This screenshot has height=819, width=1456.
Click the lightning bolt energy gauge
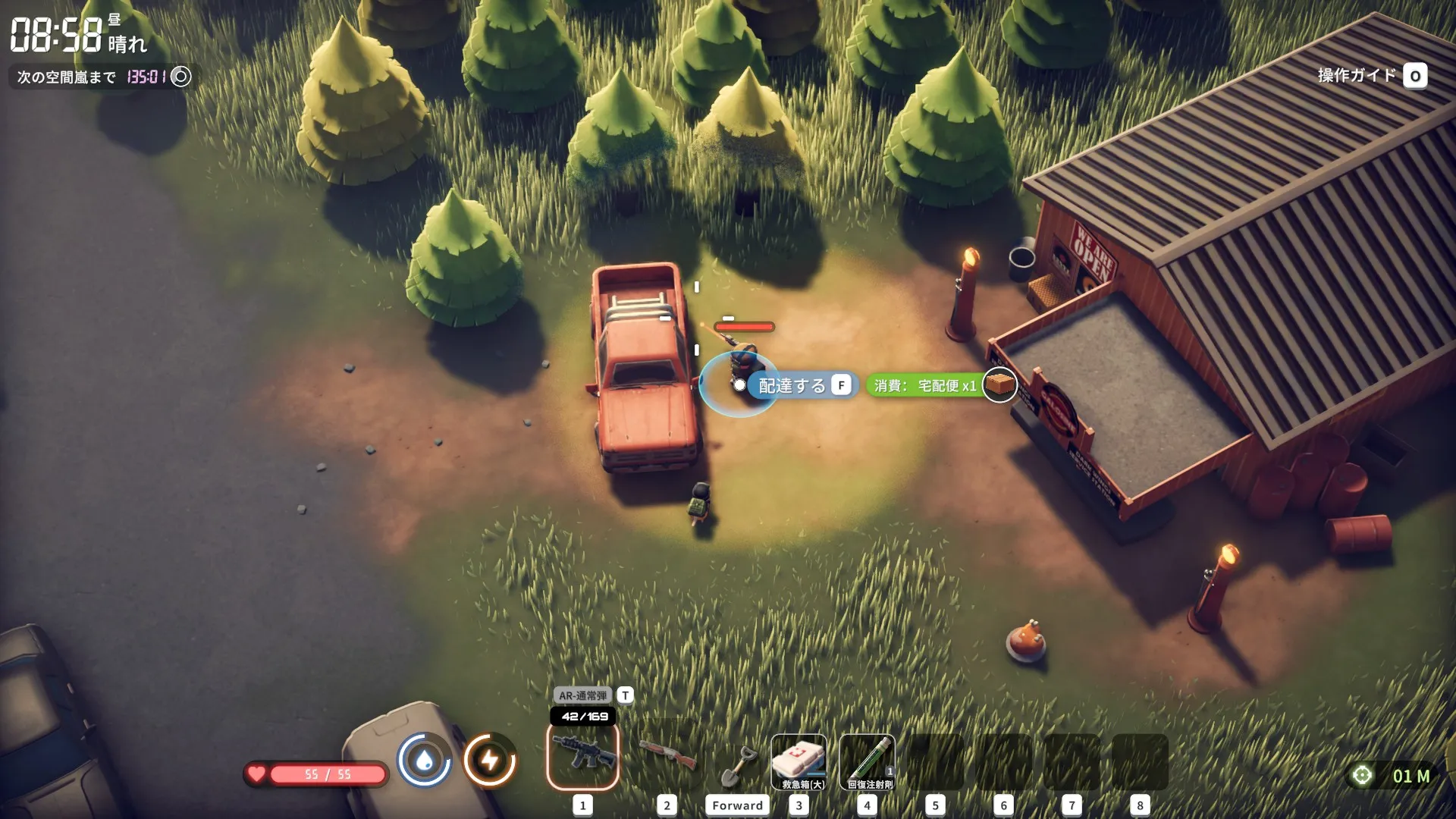pos(490,760)
